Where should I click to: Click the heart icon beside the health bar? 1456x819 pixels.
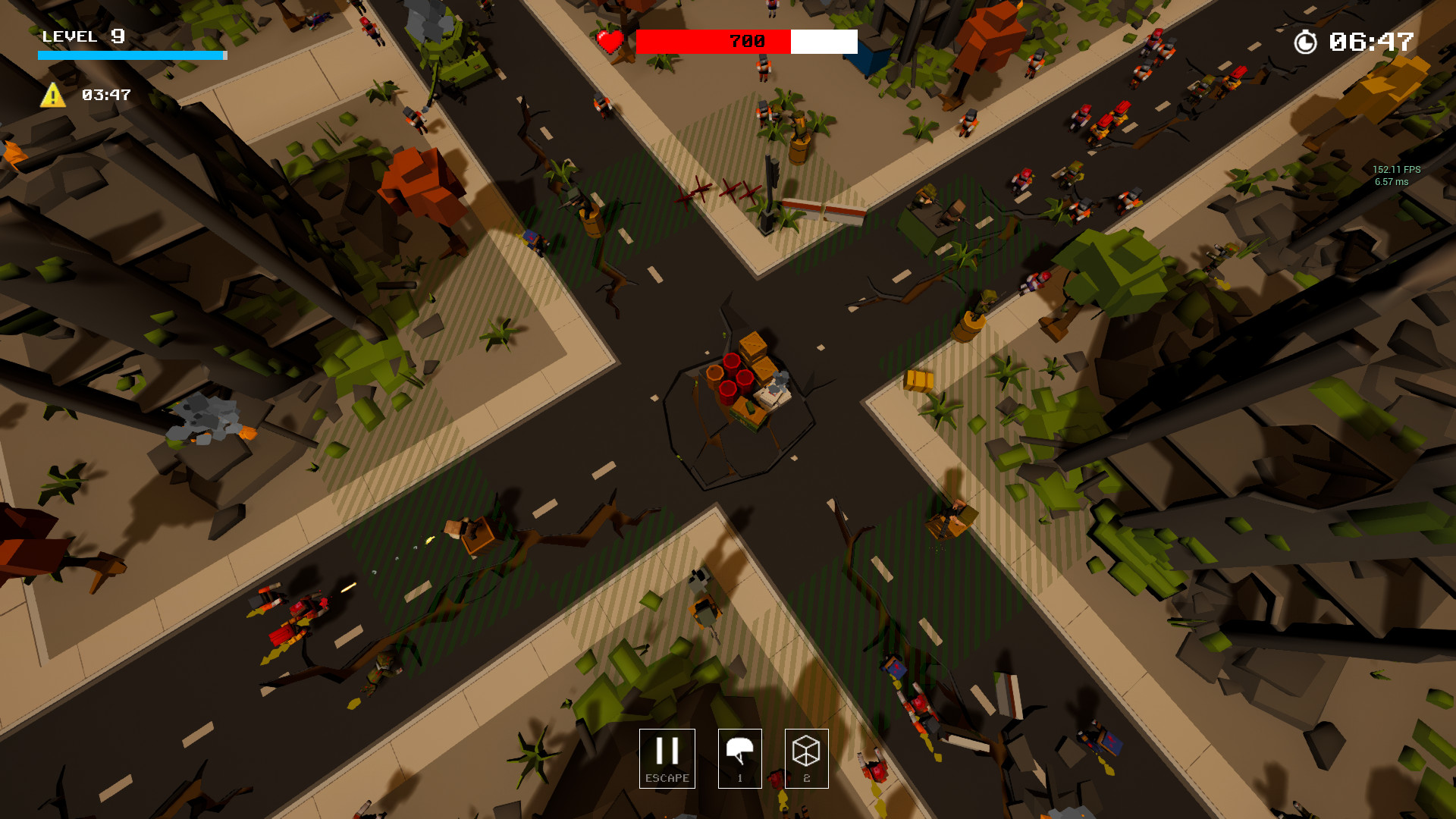(611, 42)
